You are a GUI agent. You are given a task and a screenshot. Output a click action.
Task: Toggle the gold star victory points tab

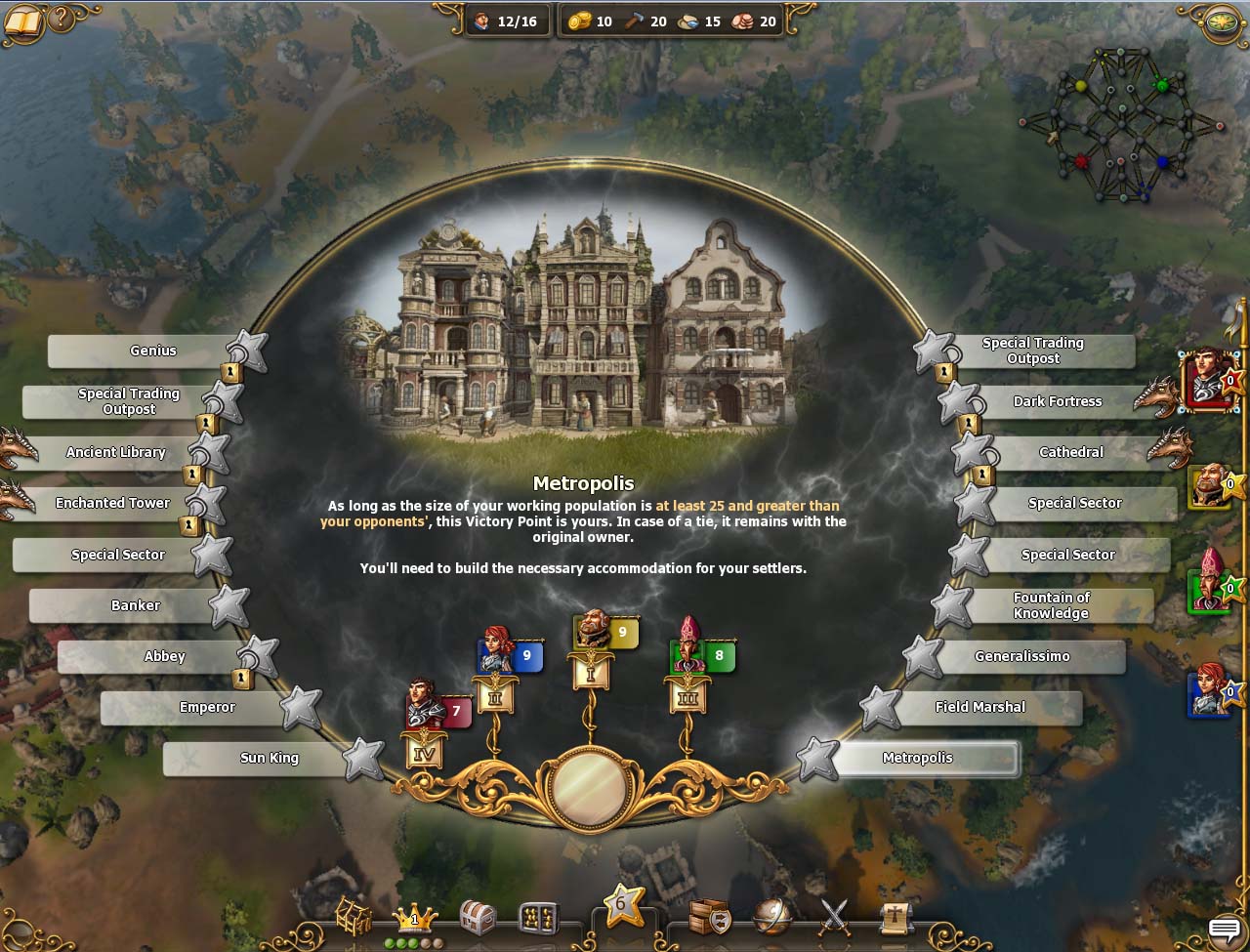coord(621,905)
